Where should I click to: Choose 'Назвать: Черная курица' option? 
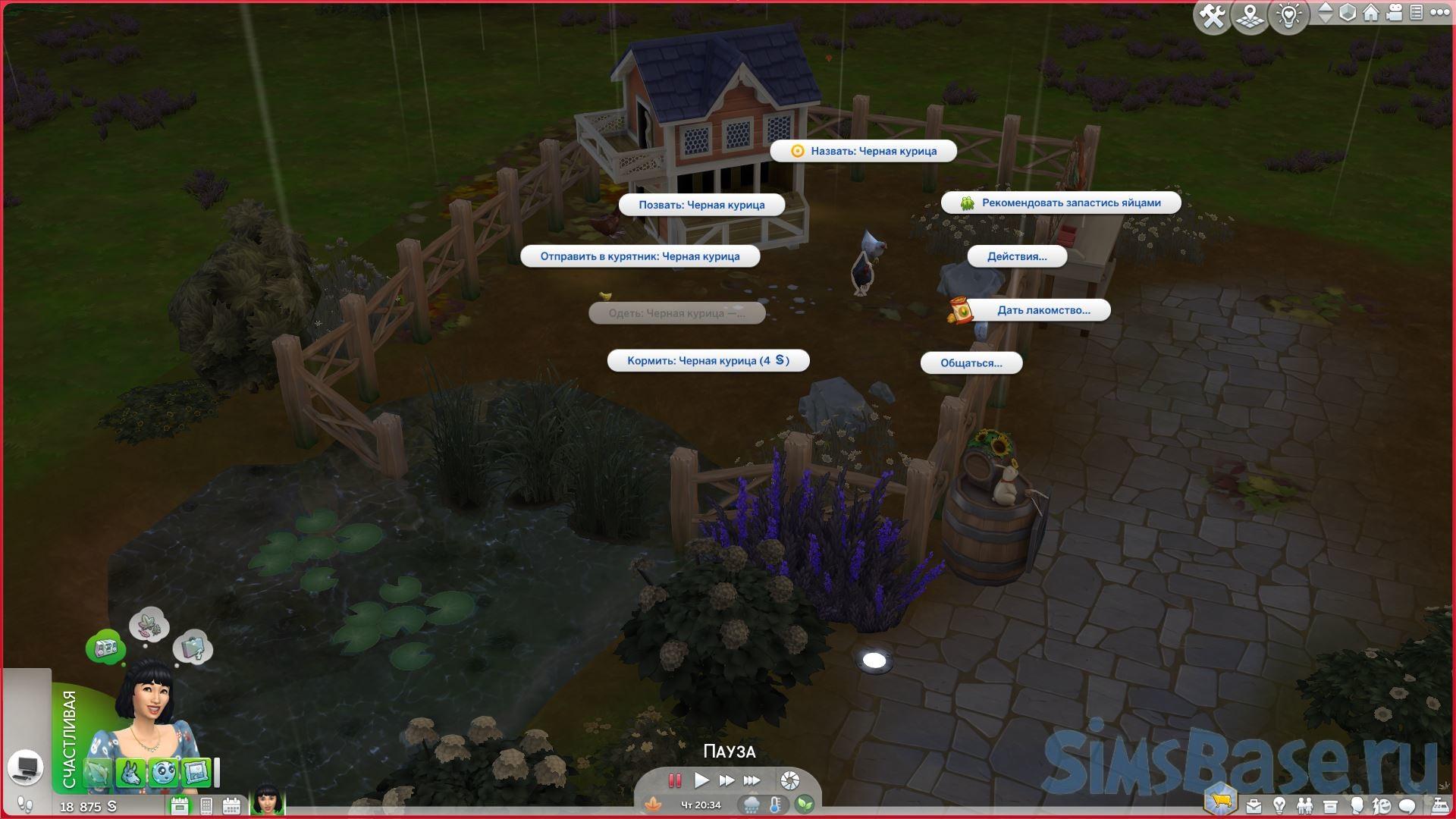tap(863, 151)
